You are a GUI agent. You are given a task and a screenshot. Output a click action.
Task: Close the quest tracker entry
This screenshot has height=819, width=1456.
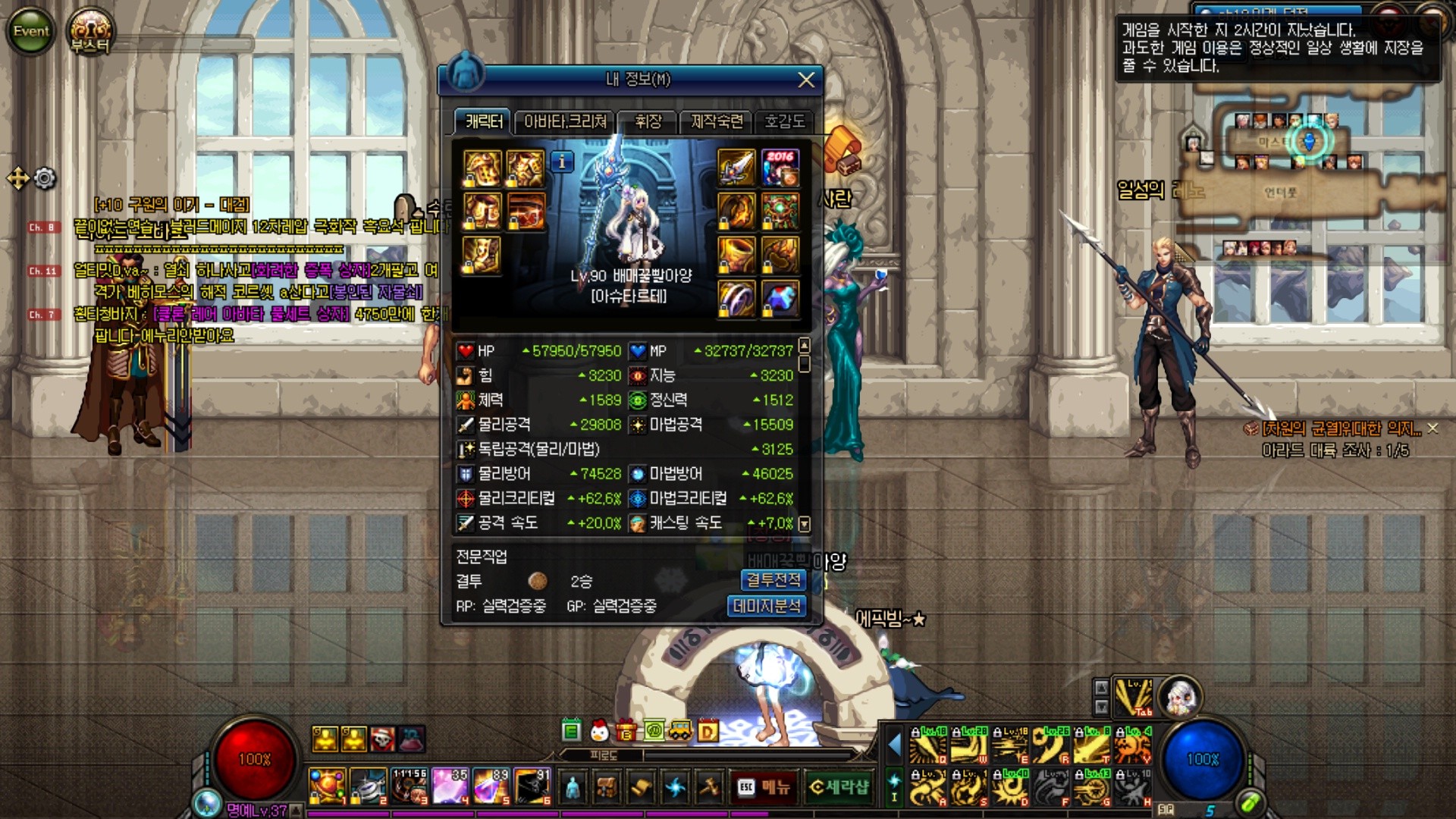tap(1432, 428)
